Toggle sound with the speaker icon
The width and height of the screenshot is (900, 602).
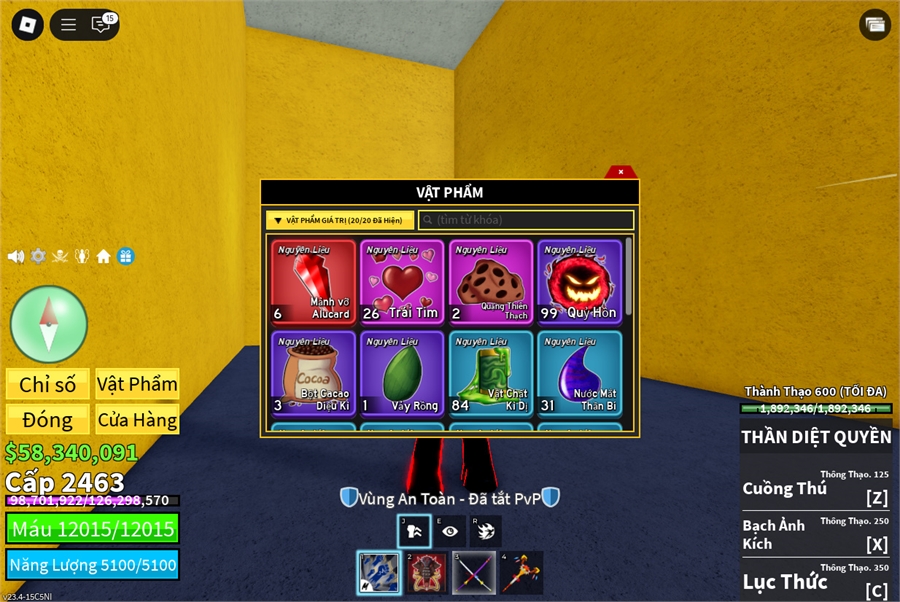16,256
